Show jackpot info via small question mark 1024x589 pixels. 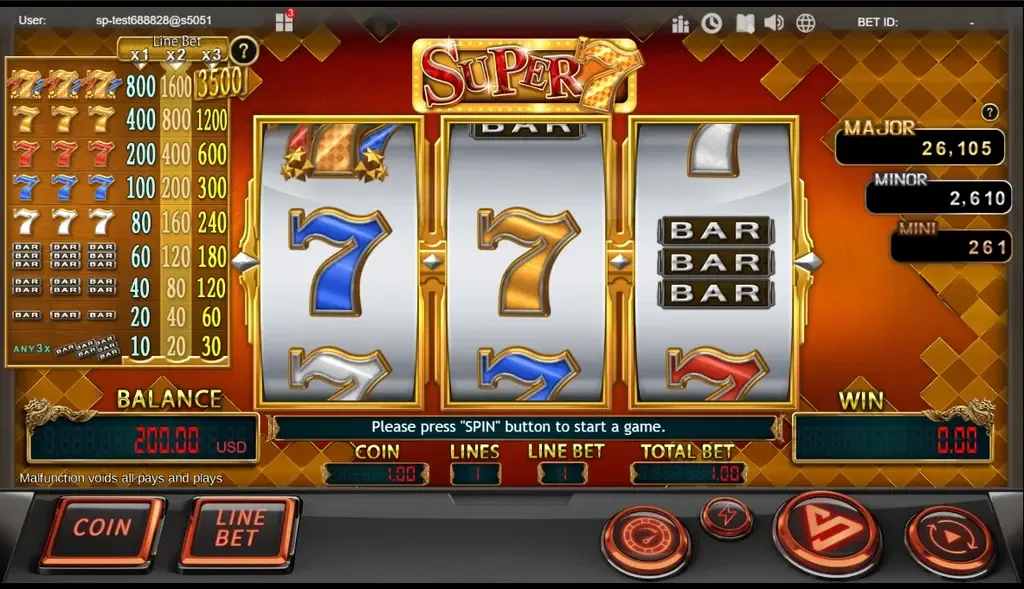pyautogui.click(x=990, y=112)
